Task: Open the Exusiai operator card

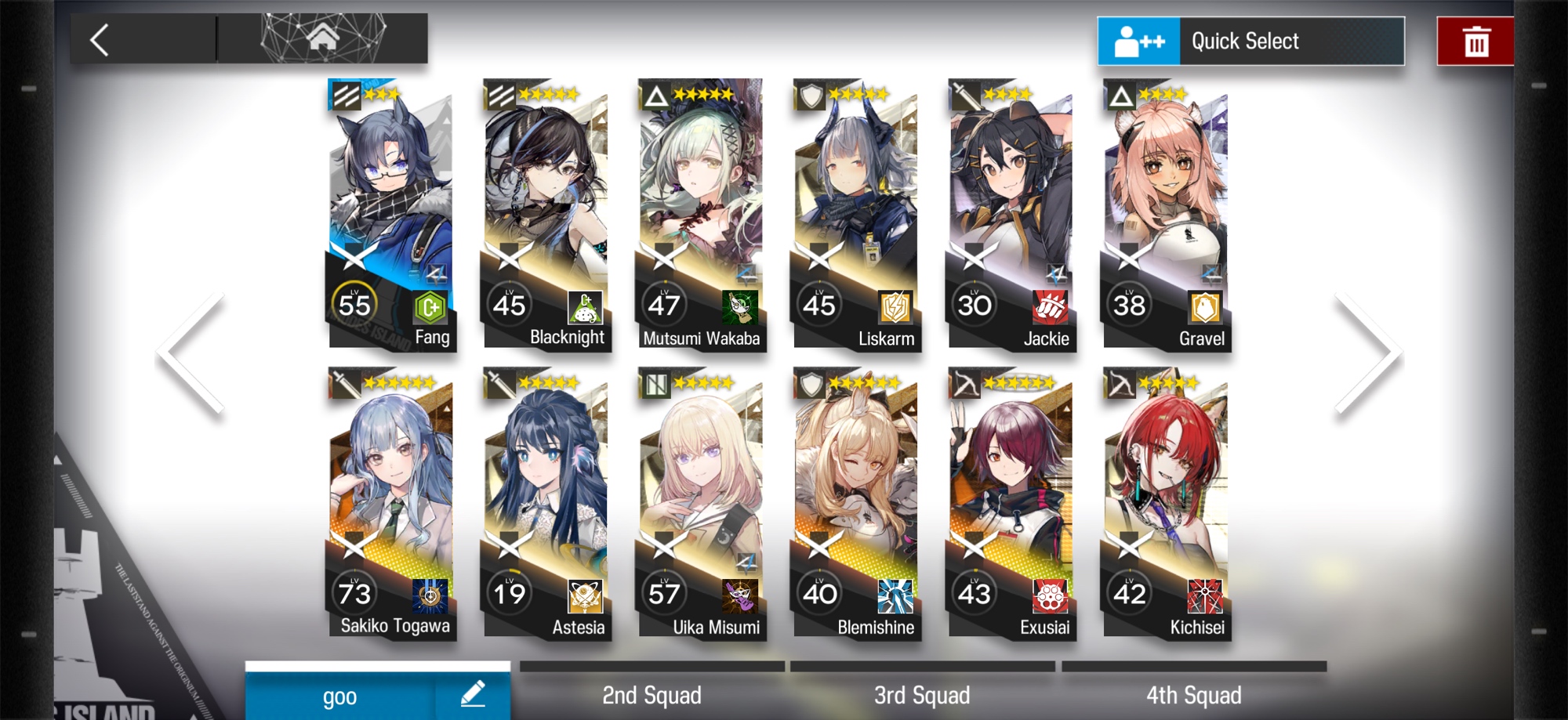Action: [1011, 501]
